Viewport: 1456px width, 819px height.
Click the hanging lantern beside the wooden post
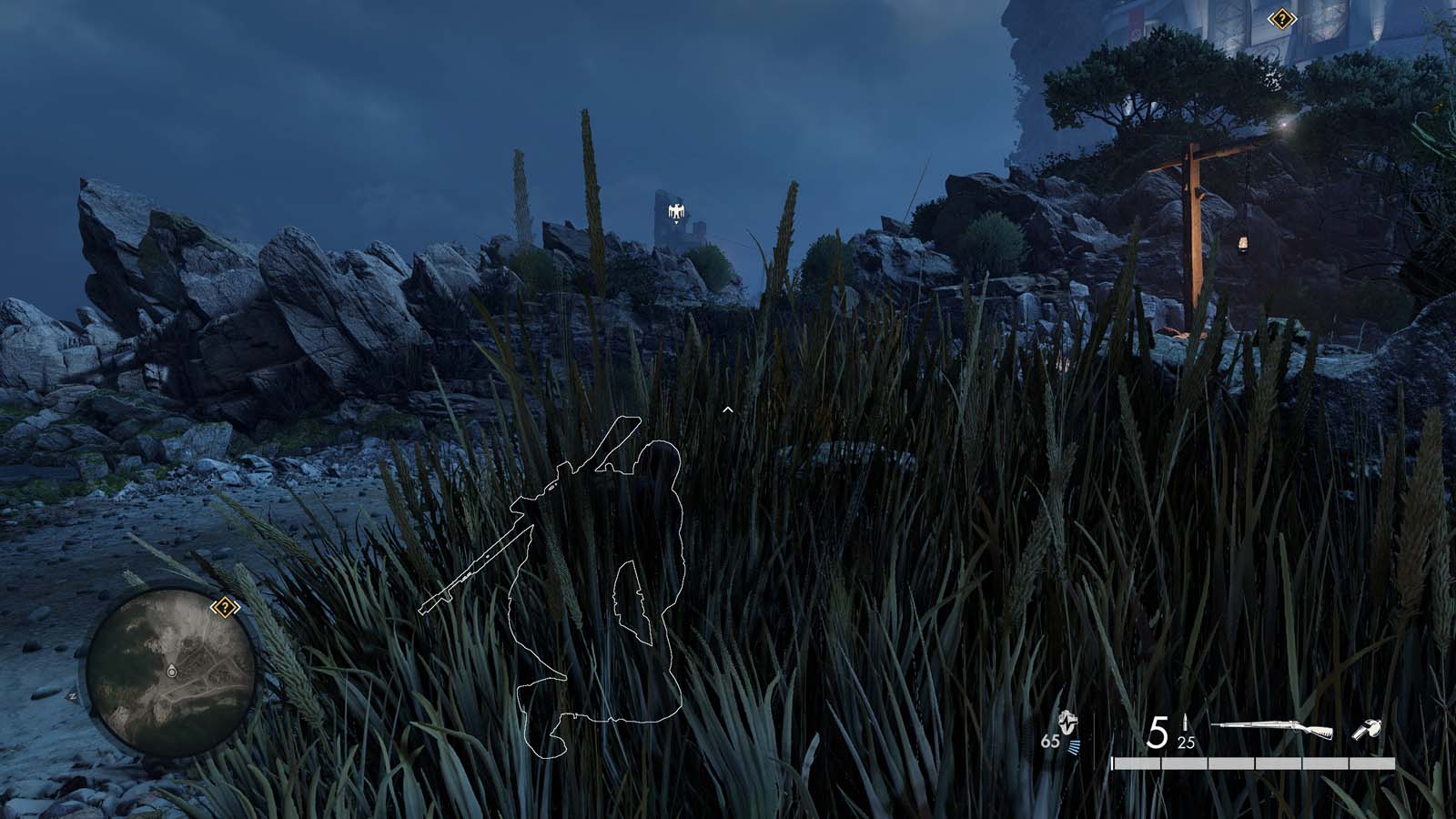[x=1242, y=242]
